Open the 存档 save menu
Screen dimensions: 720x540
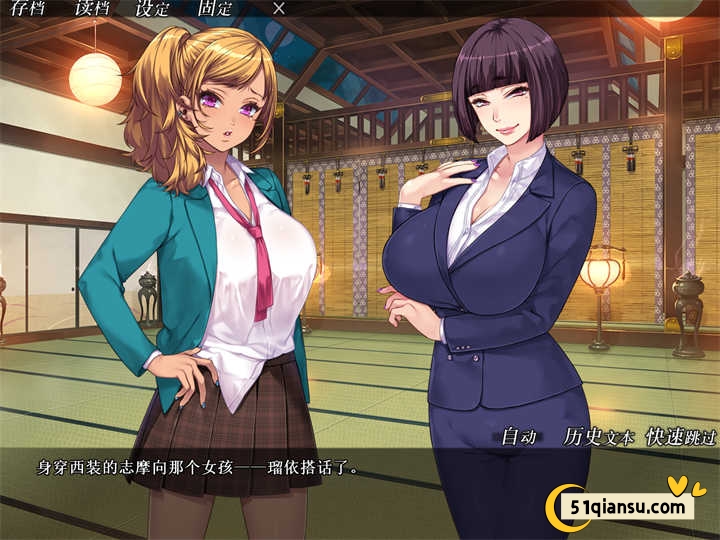[27, 8]
